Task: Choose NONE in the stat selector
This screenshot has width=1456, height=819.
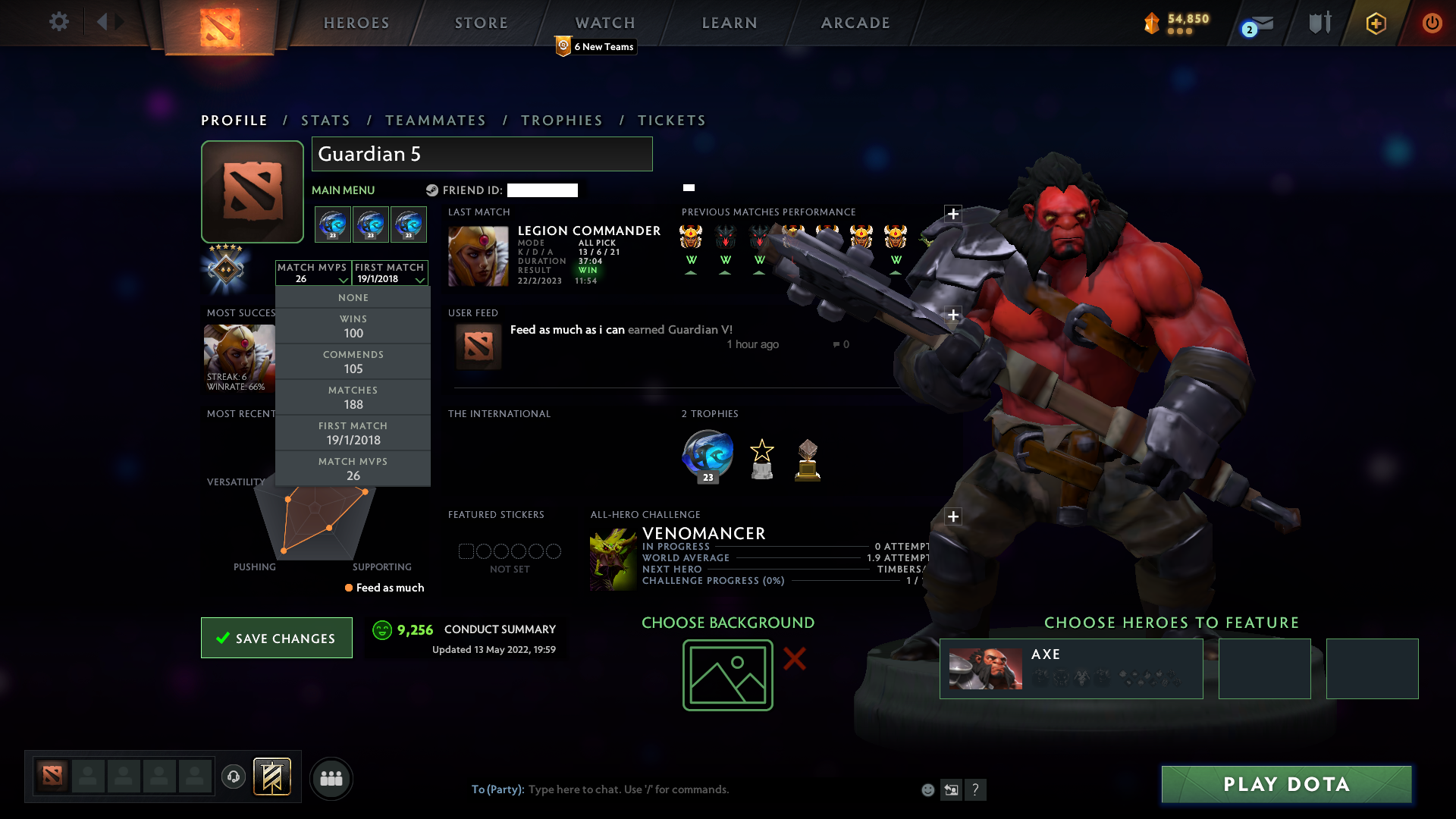Action: click(x=353, y=297)
